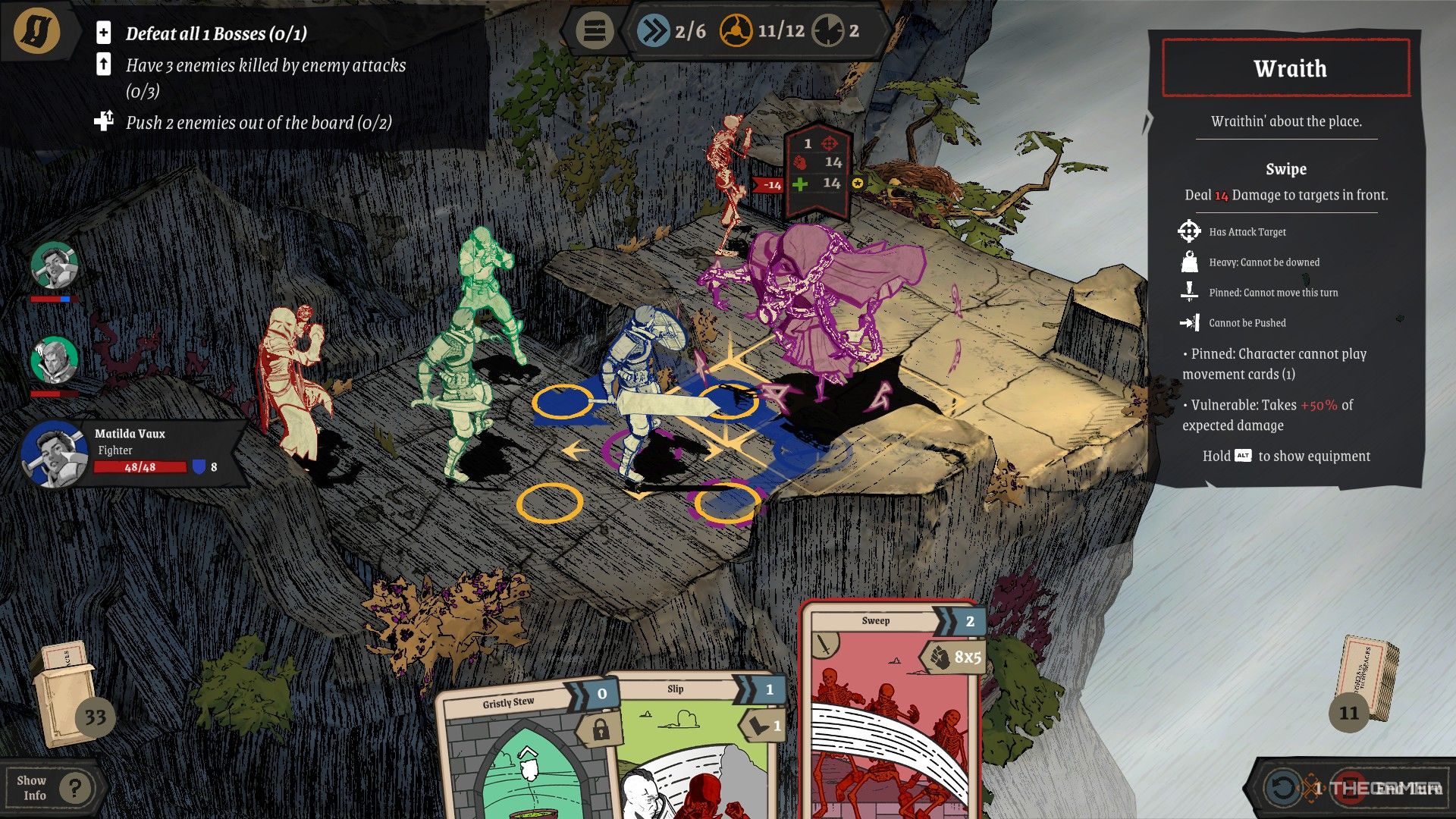The width and height of the screenshot is (1456, 819).
Task: View the discard pile showing 11 cards
Action: pyautogui.click(x=1365, y=682)
